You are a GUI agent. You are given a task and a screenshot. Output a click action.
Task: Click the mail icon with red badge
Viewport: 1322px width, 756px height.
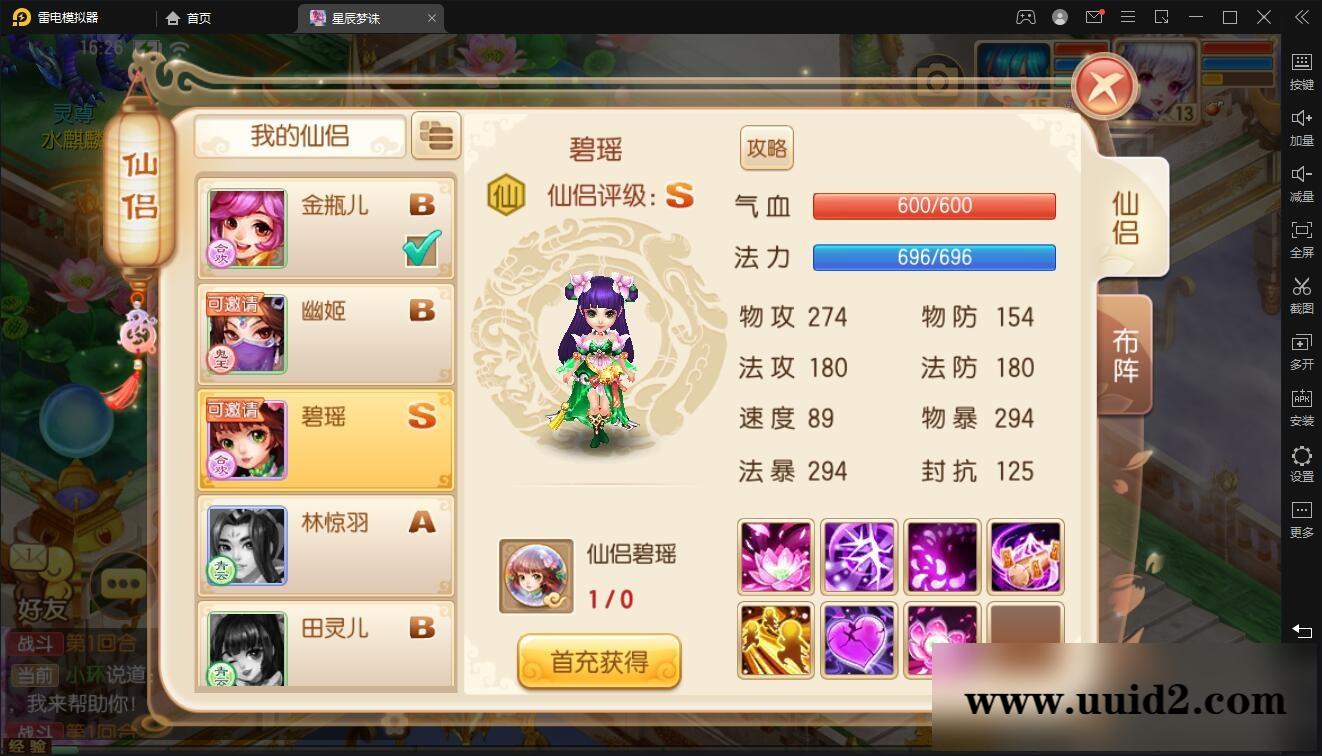pos(1093,17)
